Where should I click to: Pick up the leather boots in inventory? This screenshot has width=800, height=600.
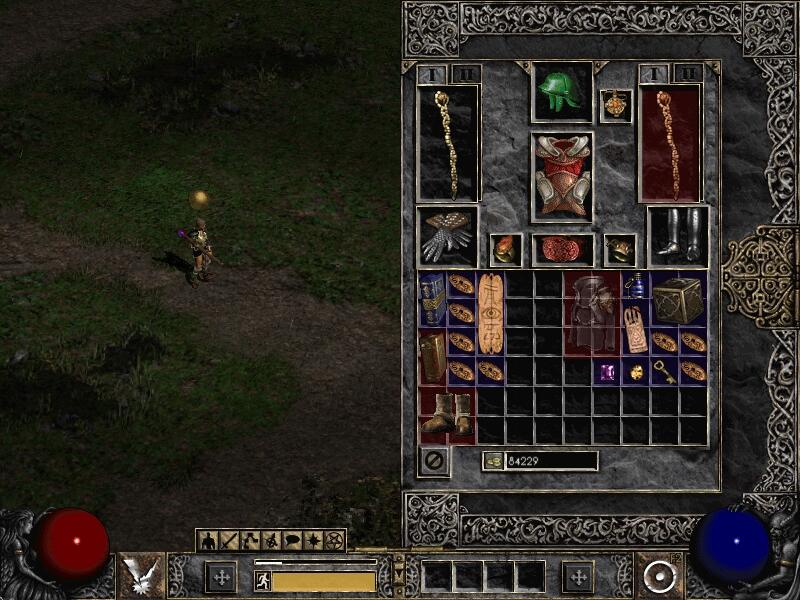[446, 414]
